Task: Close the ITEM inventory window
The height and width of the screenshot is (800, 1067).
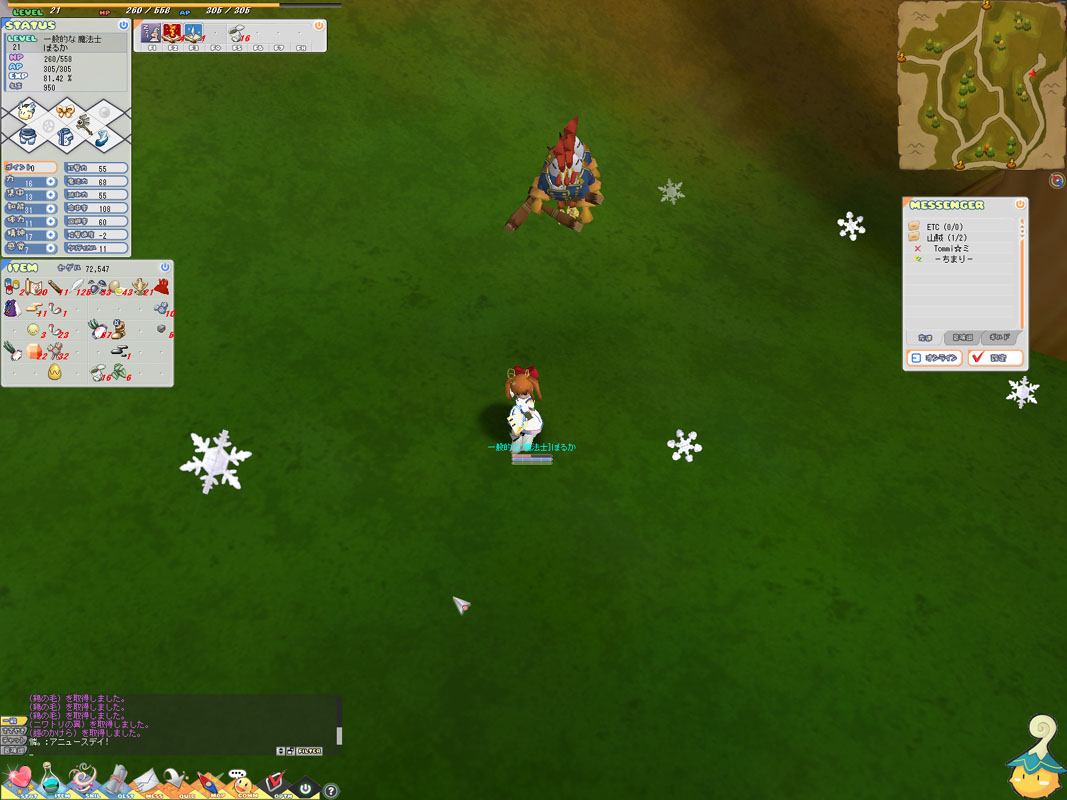Action: coord(165,267)
